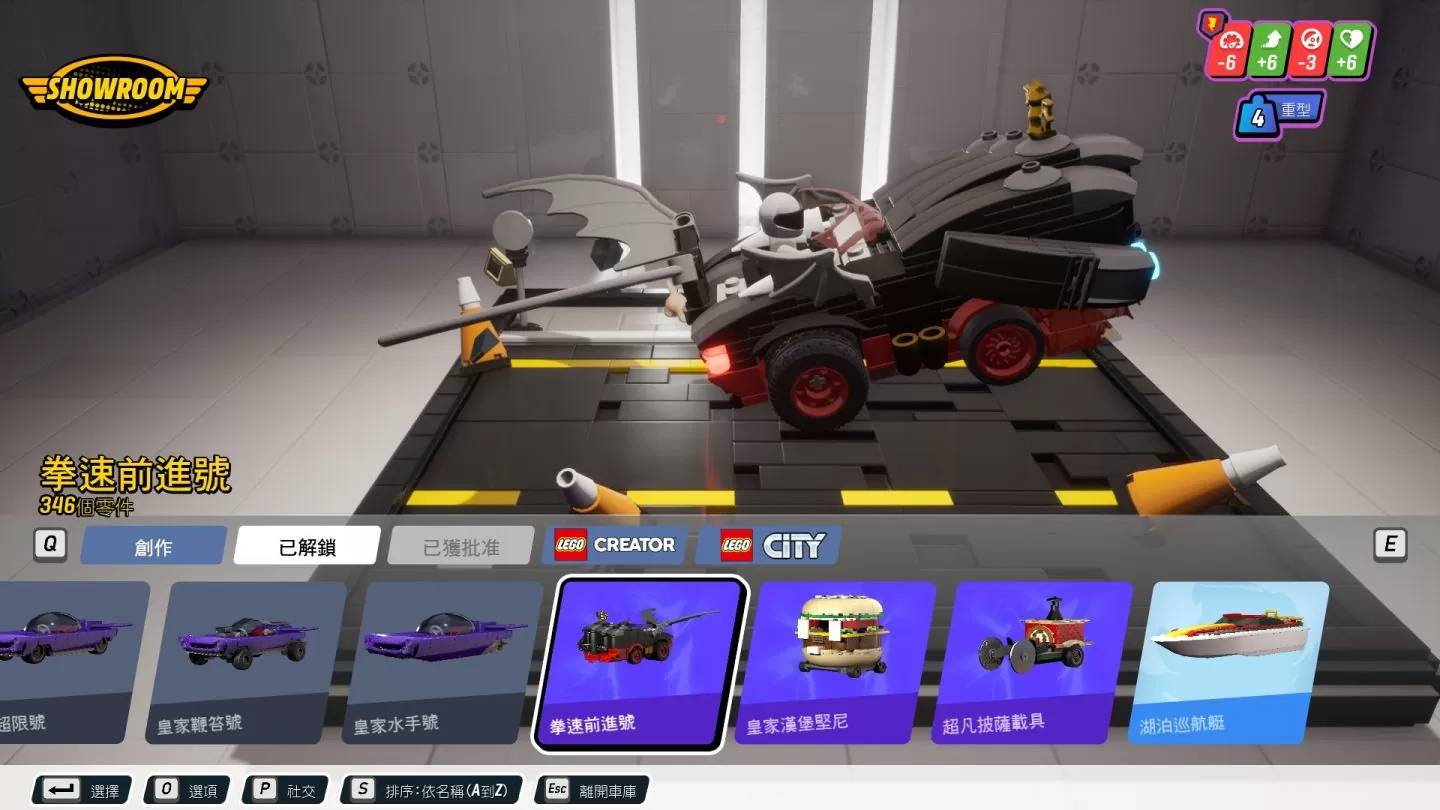The image size is (1440, 810).
Task: Select the 已解鎖 tab
Action: click(x=307, y=546)
